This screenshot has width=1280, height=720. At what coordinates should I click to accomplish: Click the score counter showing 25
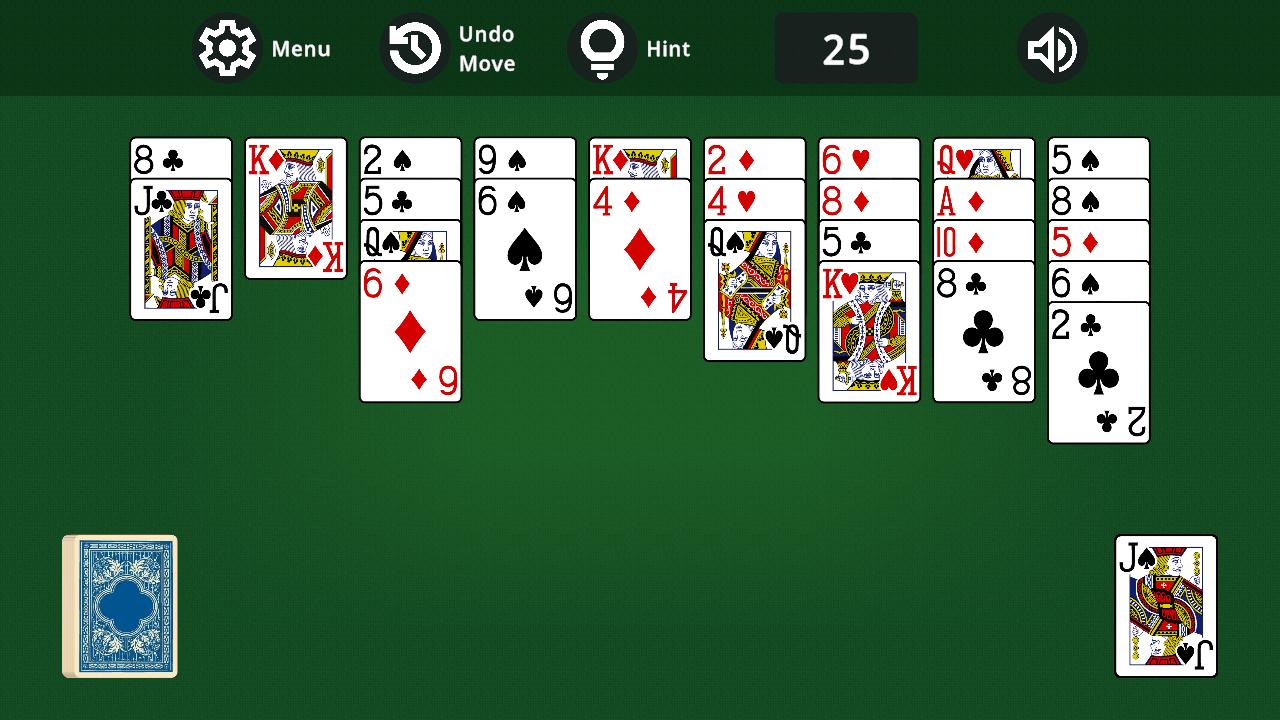pyautogui.click(x=846, y=47)
